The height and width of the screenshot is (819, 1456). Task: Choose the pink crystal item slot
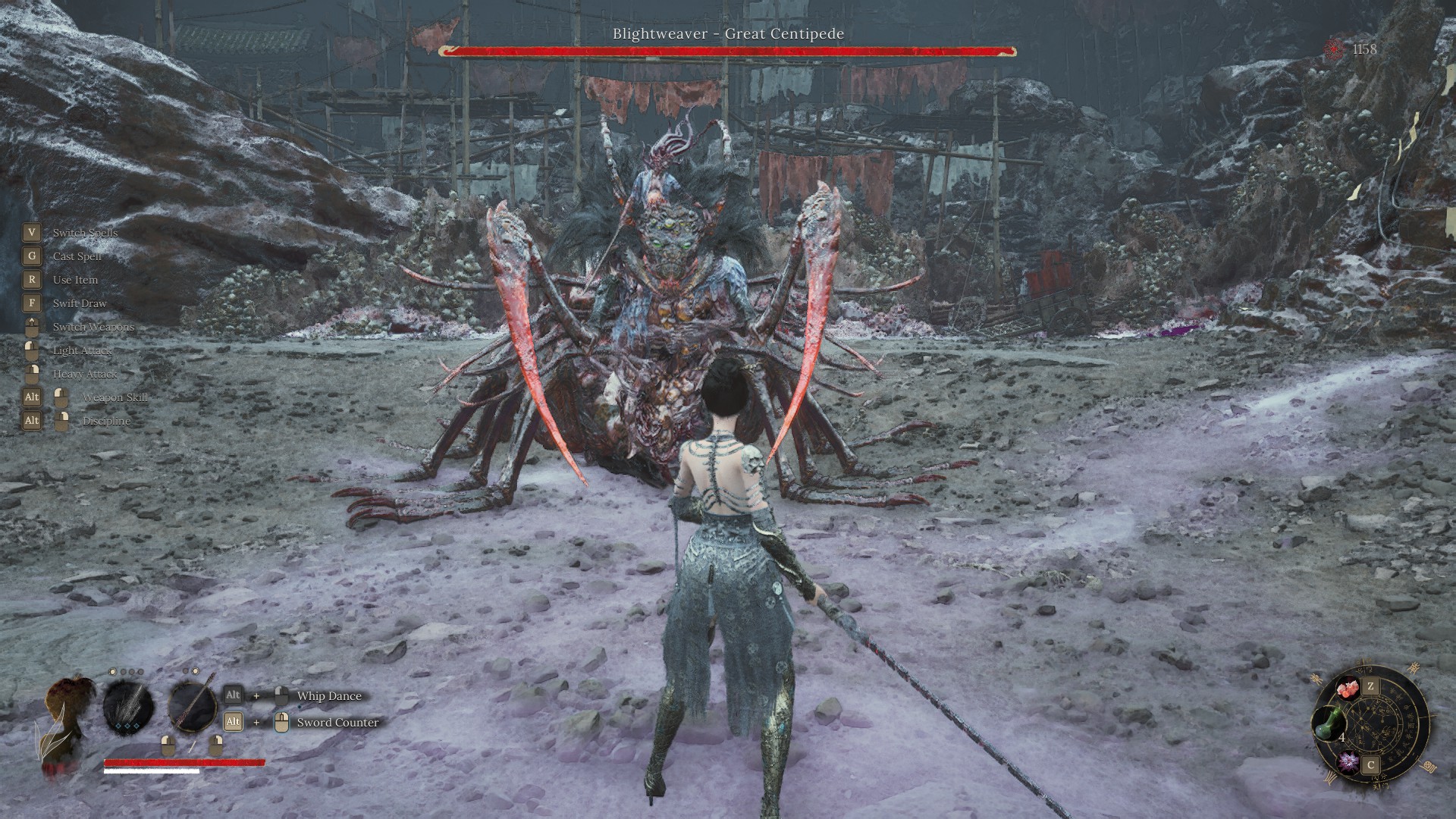(1347, 690)
